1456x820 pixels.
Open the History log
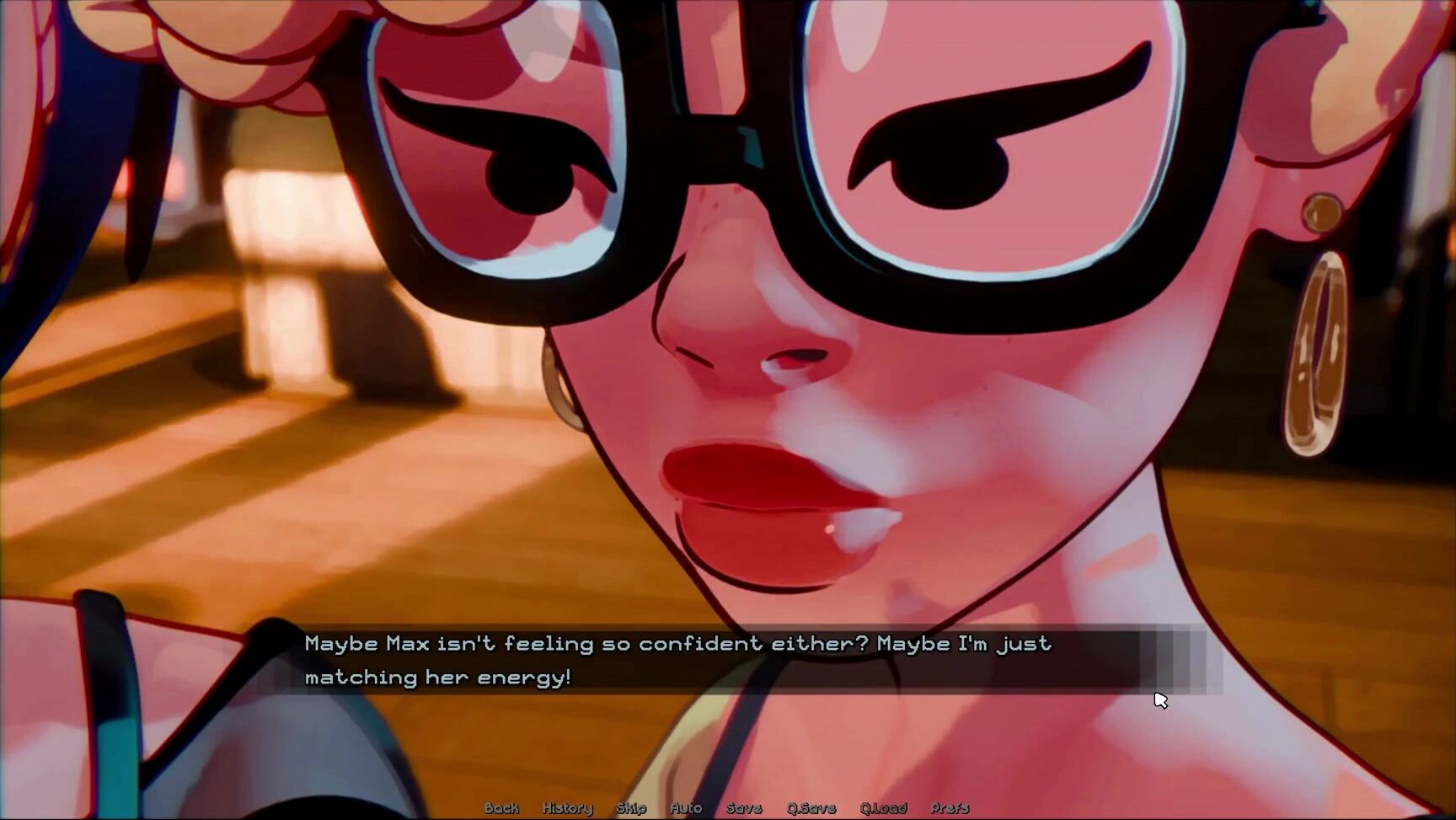click(567, 808)
